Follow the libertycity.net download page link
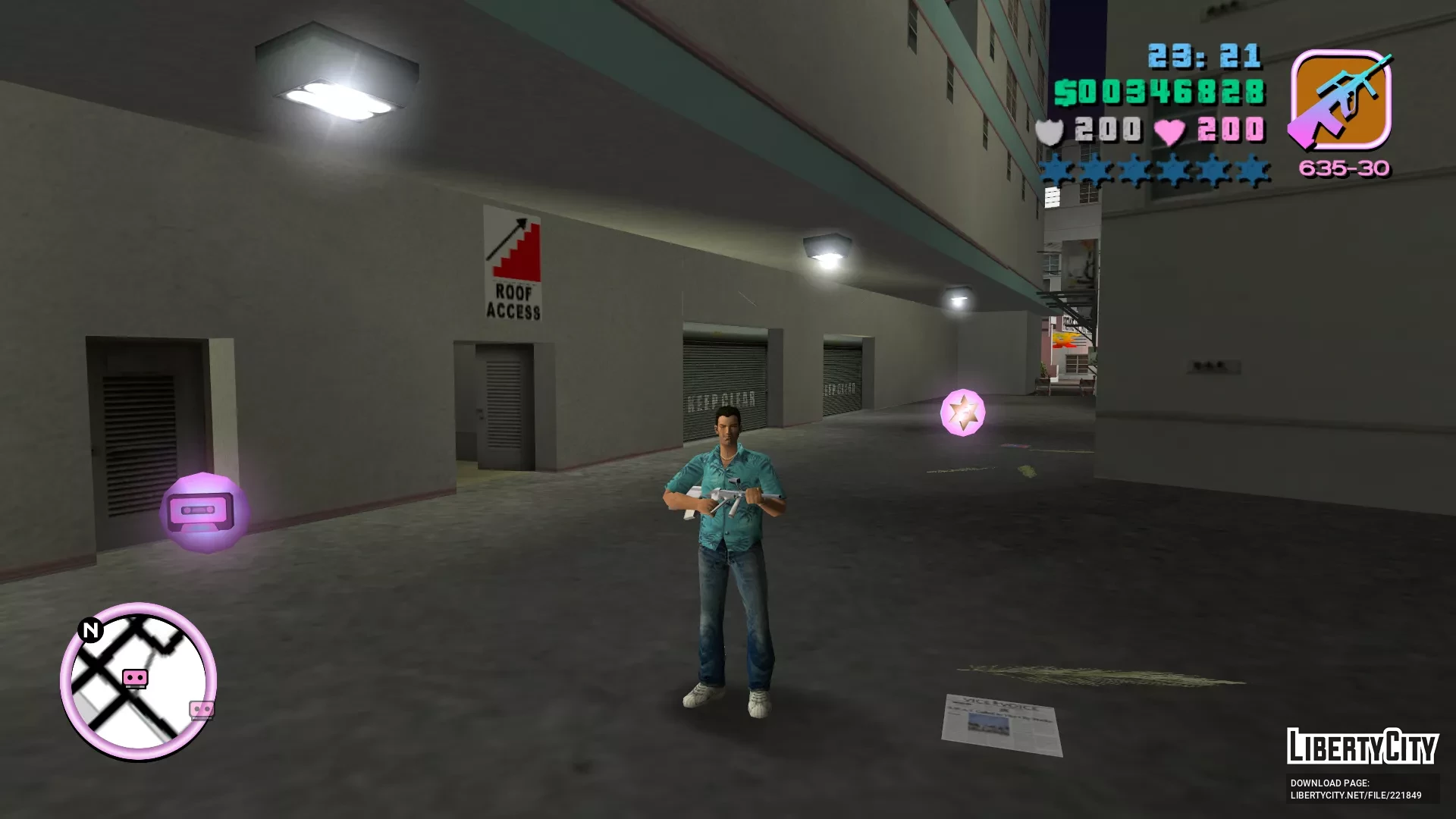Image resolution: width=1456 pixels, height=819 pixels. pos(1356,795)
